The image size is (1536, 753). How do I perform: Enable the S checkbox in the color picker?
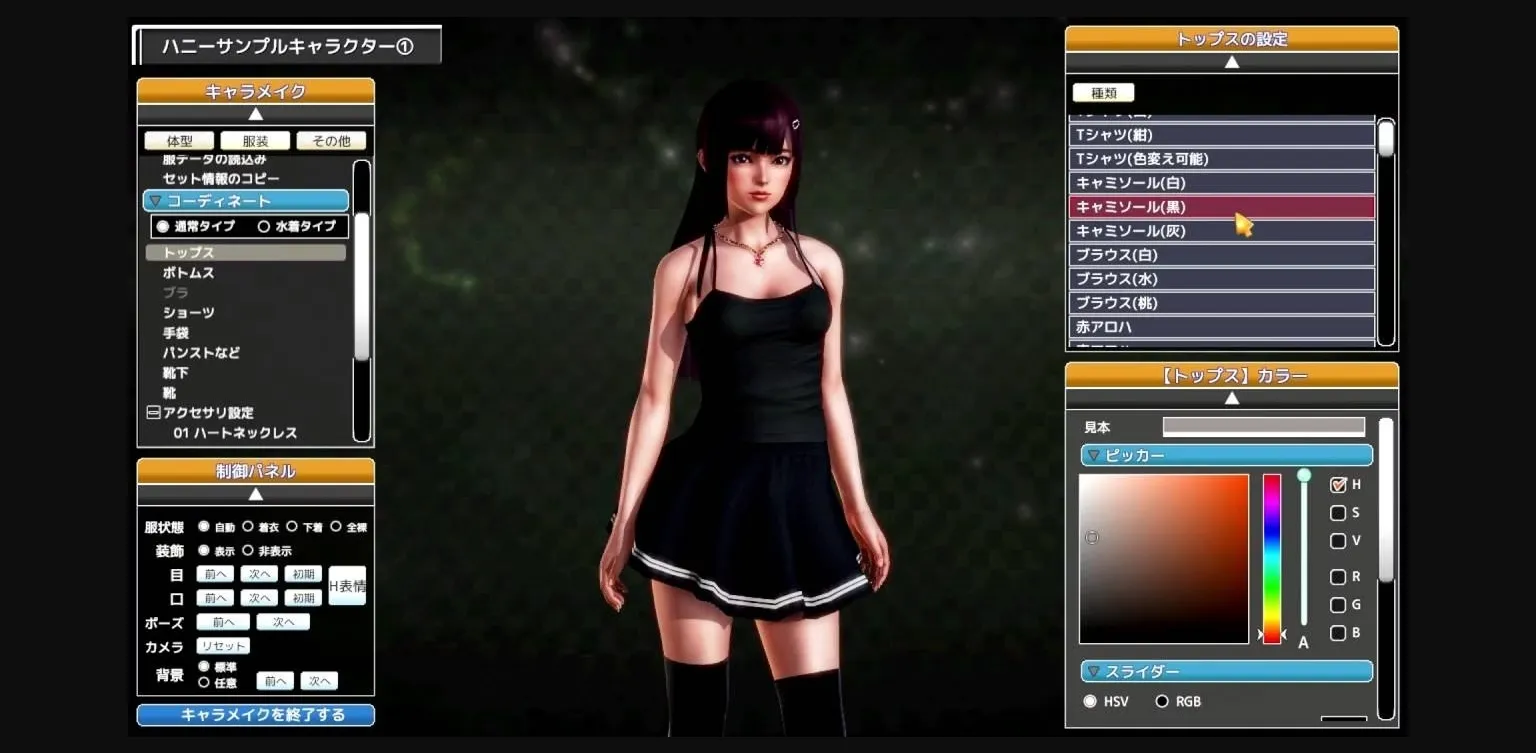click(1337, 512)
